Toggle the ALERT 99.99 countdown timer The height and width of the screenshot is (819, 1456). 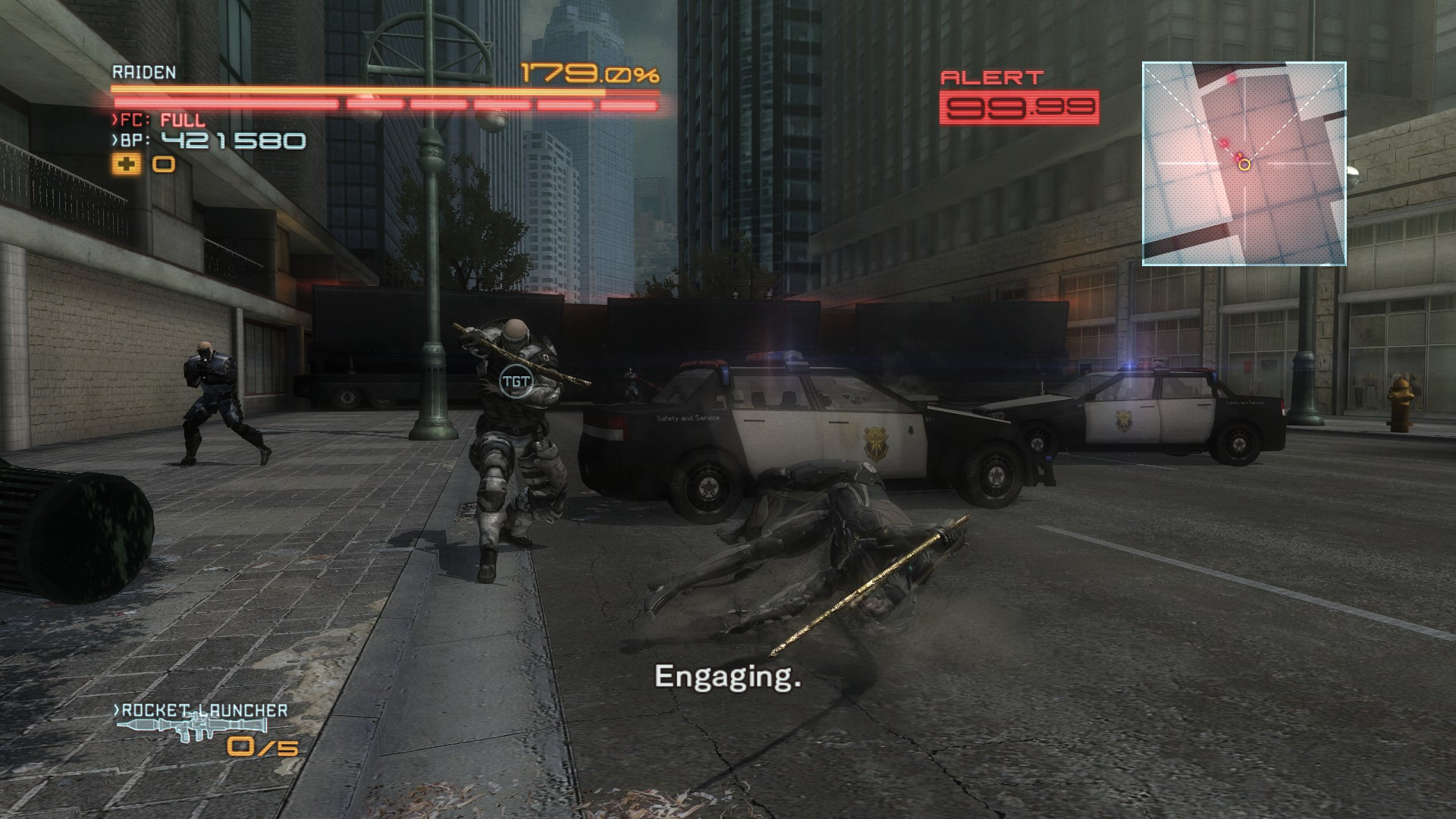pos(1020,106)
